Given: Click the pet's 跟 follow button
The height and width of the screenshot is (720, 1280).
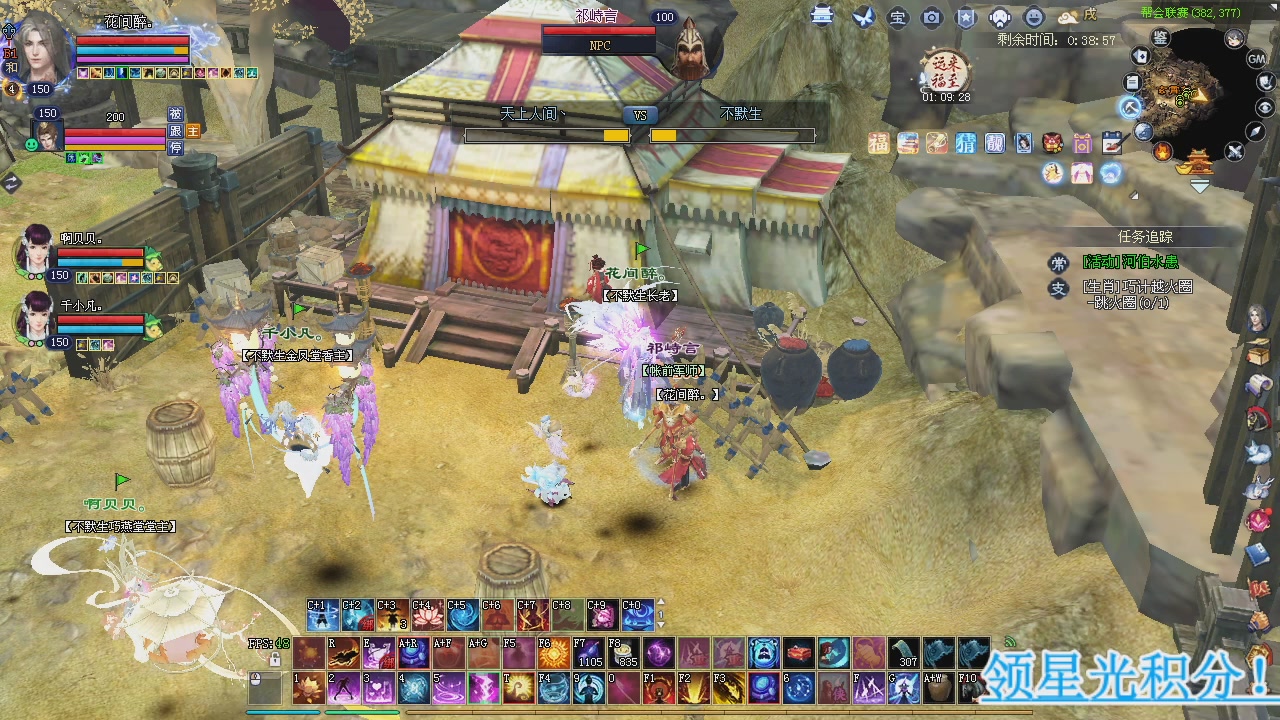Looking at the screenshot, I should [175, 131].
